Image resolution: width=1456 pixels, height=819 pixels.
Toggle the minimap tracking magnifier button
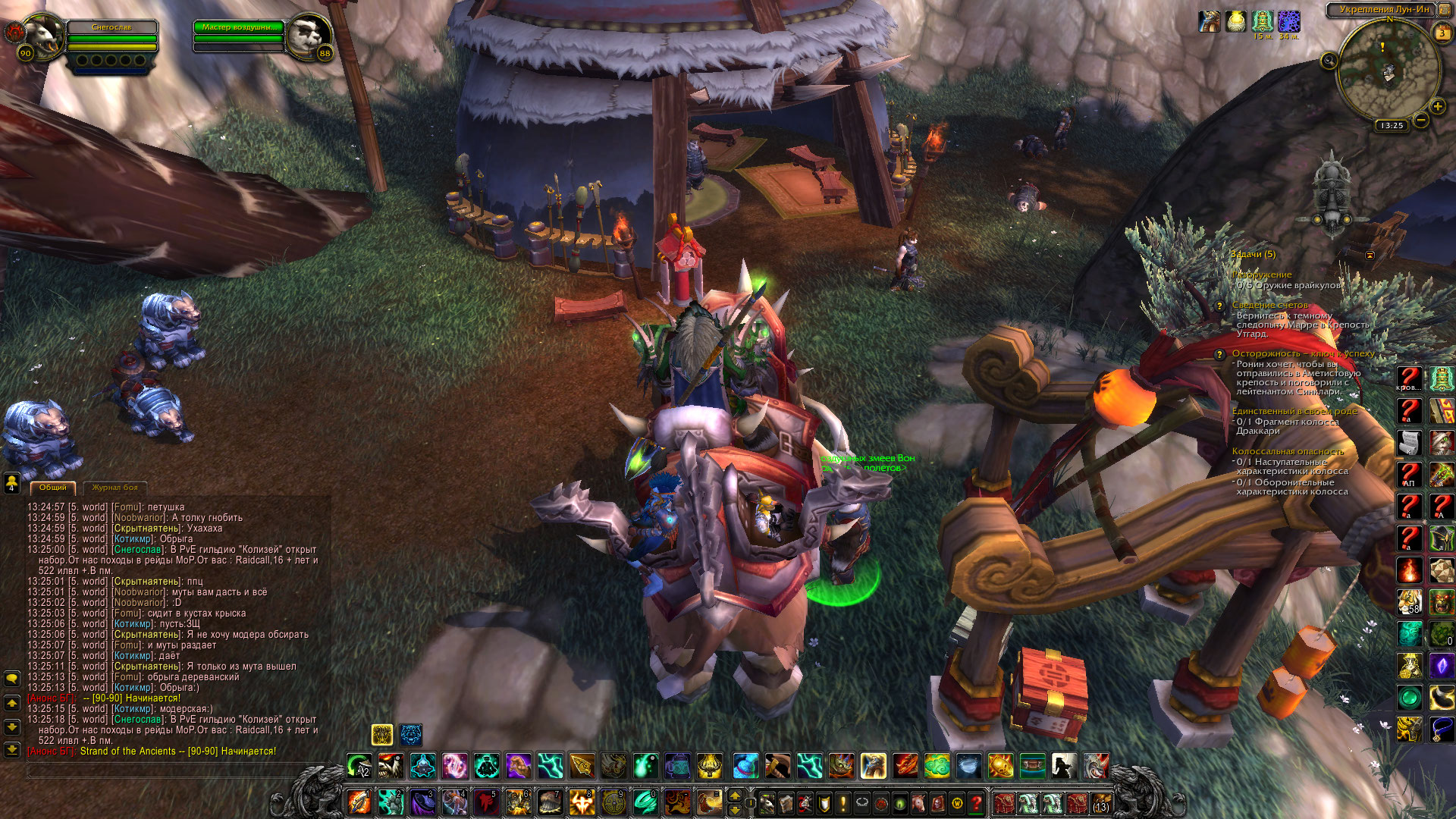tap(1329, 61)
